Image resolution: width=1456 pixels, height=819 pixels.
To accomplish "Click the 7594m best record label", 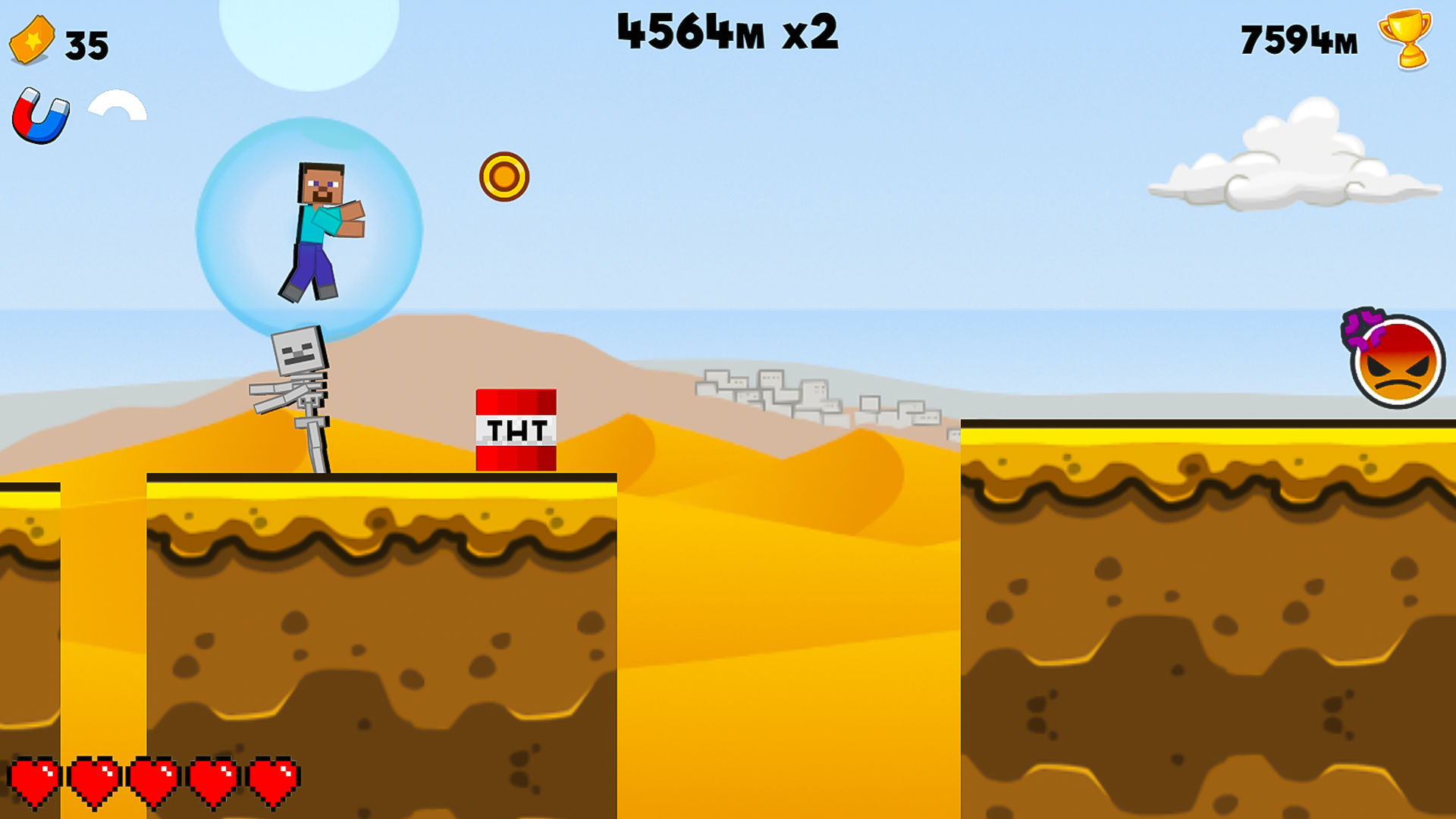I will (x=1298, y=39).
